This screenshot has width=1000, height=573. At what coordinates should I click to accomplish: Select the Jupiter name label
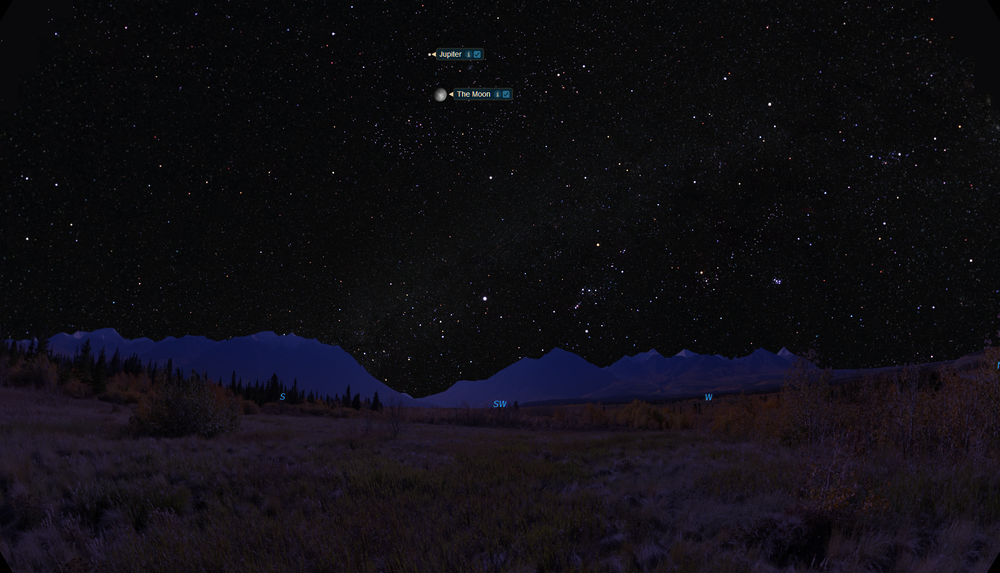pos(450,54)
